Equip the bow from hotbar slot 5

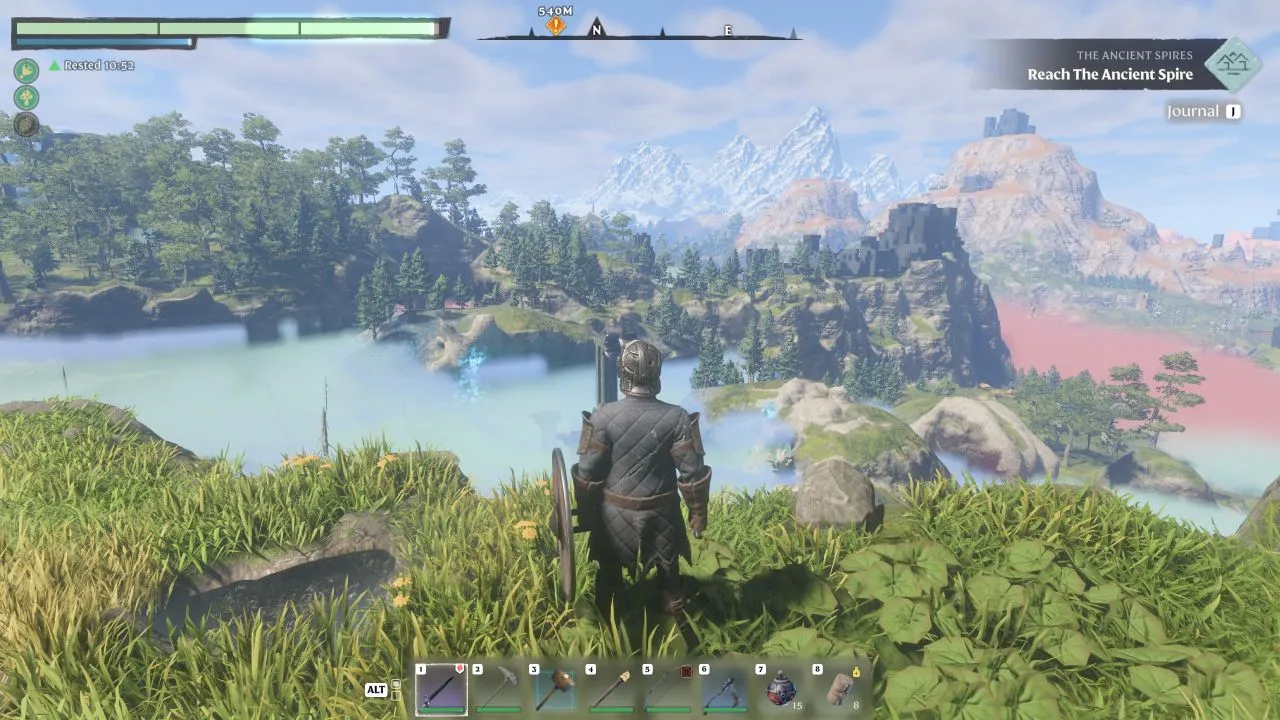[667, 689]
